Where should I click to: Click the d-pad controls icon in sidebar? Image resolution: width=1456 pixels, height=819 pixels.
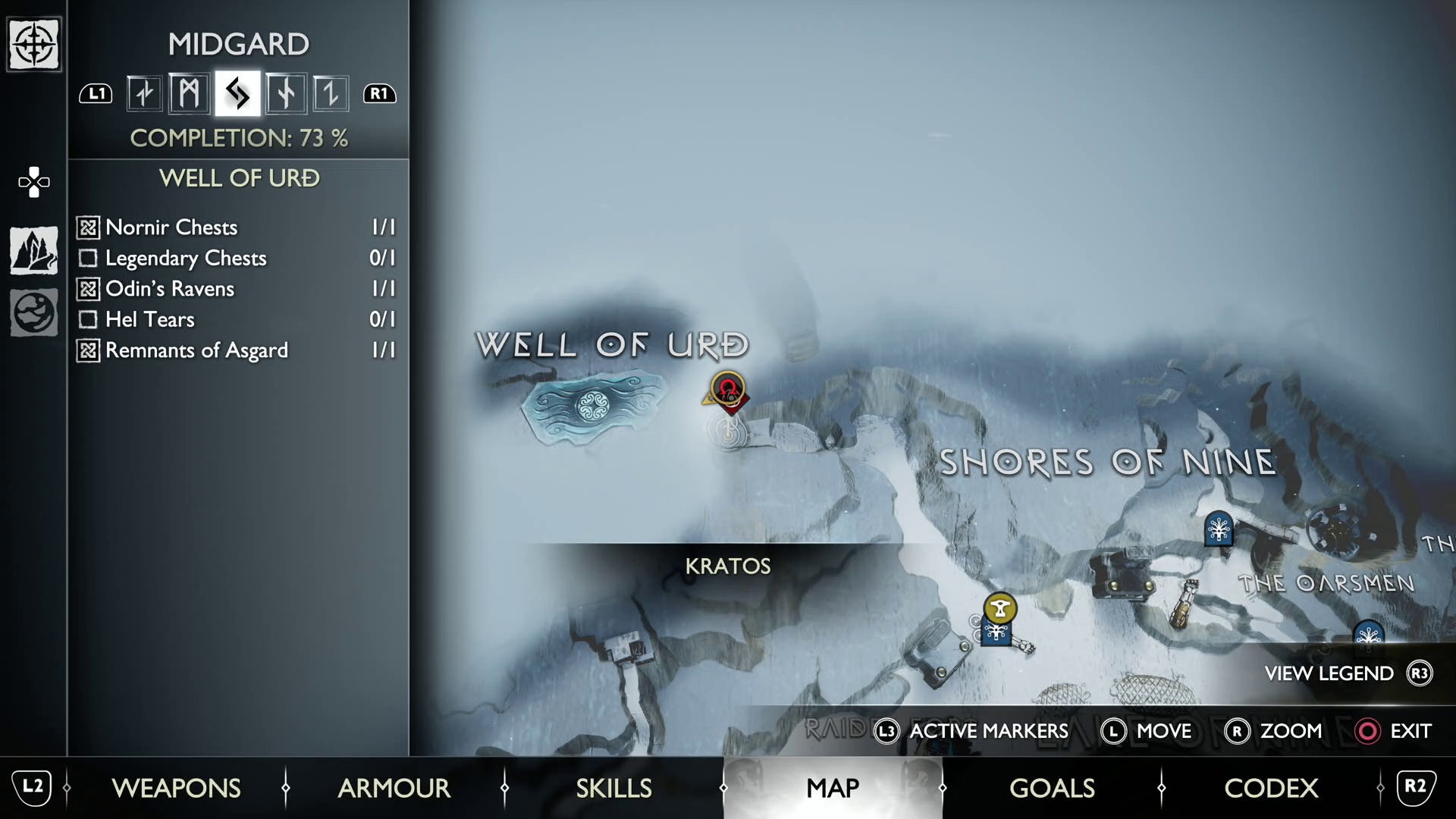click(x=33, y=181)
